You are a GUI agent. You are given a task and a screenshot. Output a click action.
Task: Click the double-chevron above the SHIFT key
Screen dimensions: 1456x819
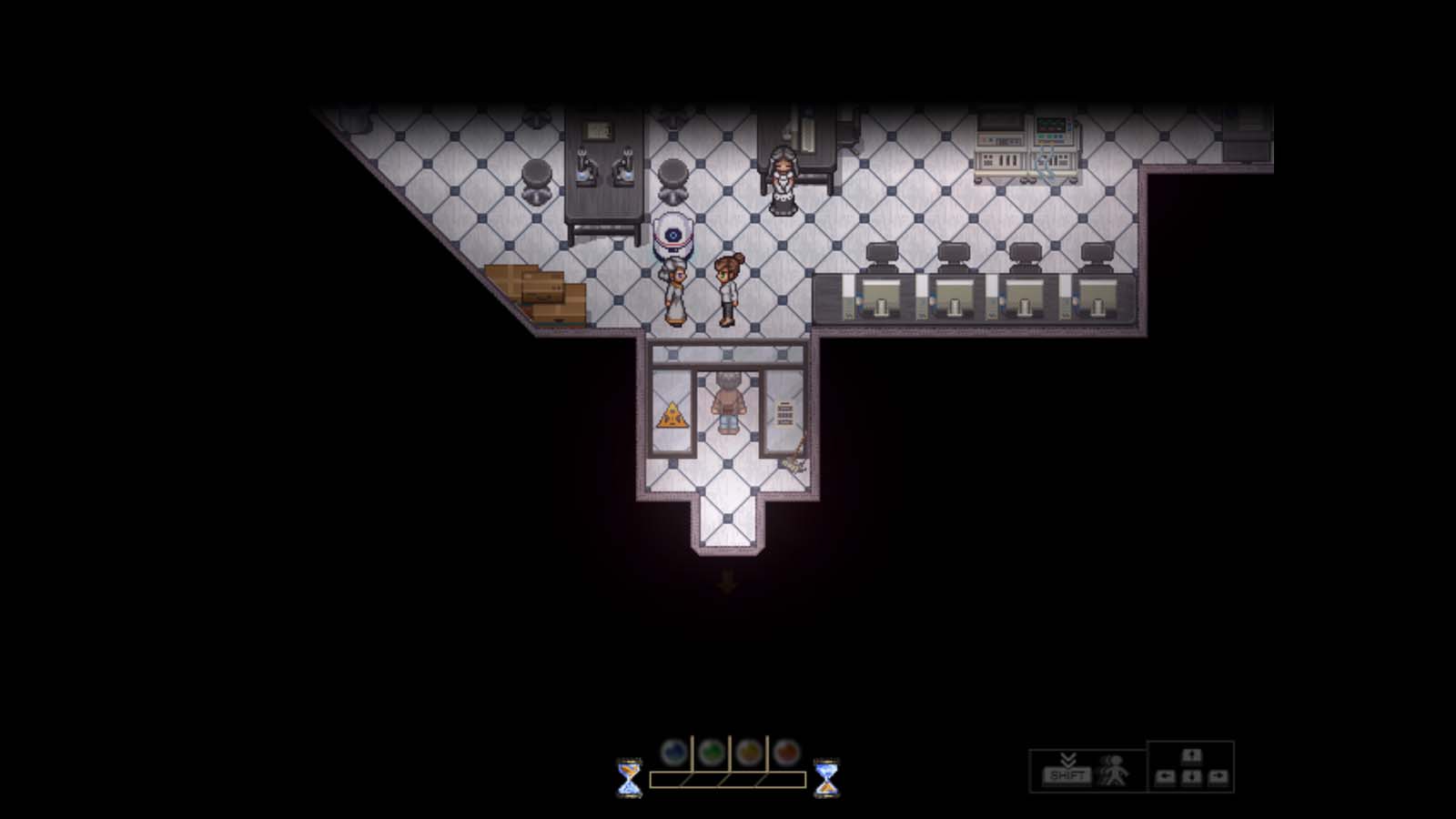[x=1069, y=759]
